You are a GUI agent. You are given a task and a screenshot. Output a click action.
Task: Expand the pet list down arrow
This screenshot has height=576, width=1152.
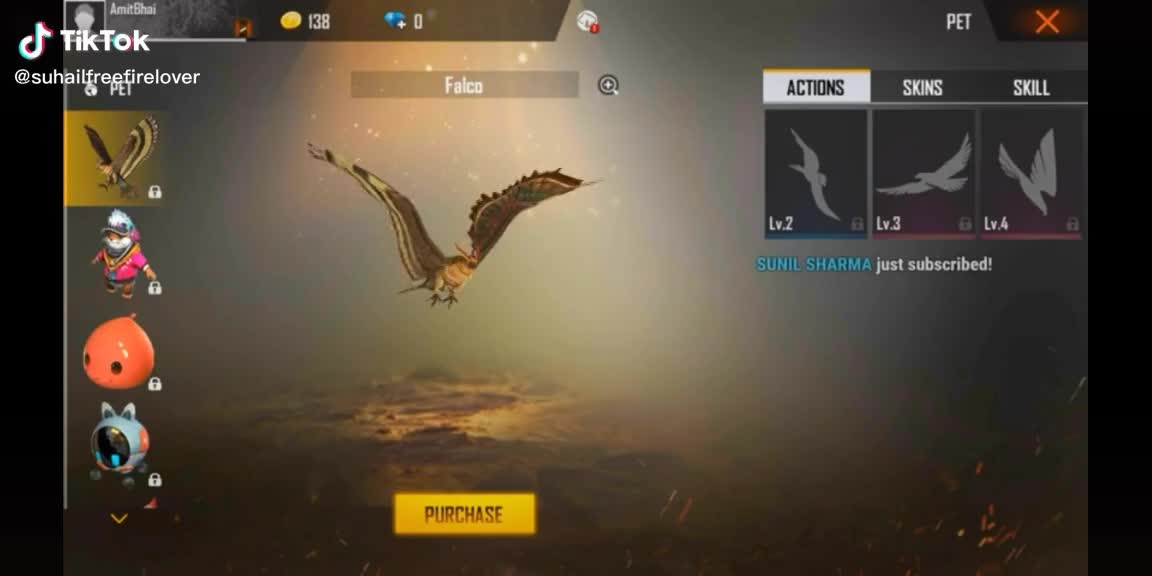pos(119,518)
